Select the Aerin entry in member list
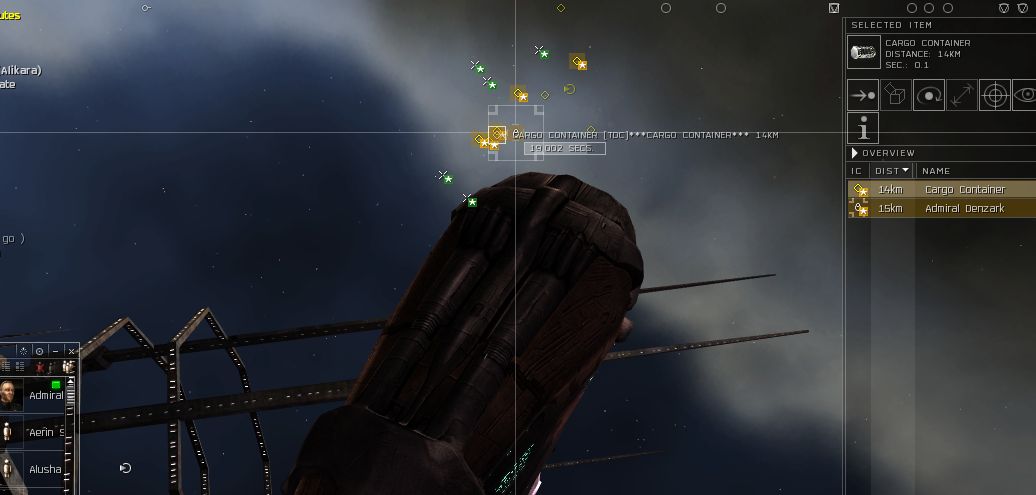The height and width of the screenshot is (495, 1036). (x=40, y=431)
